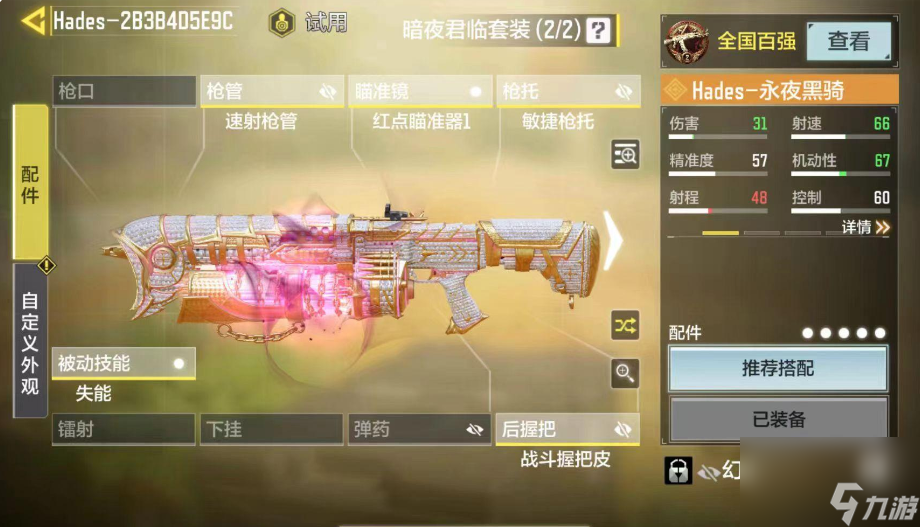Open the 被动技能 perk slot

tap(124, 364)
